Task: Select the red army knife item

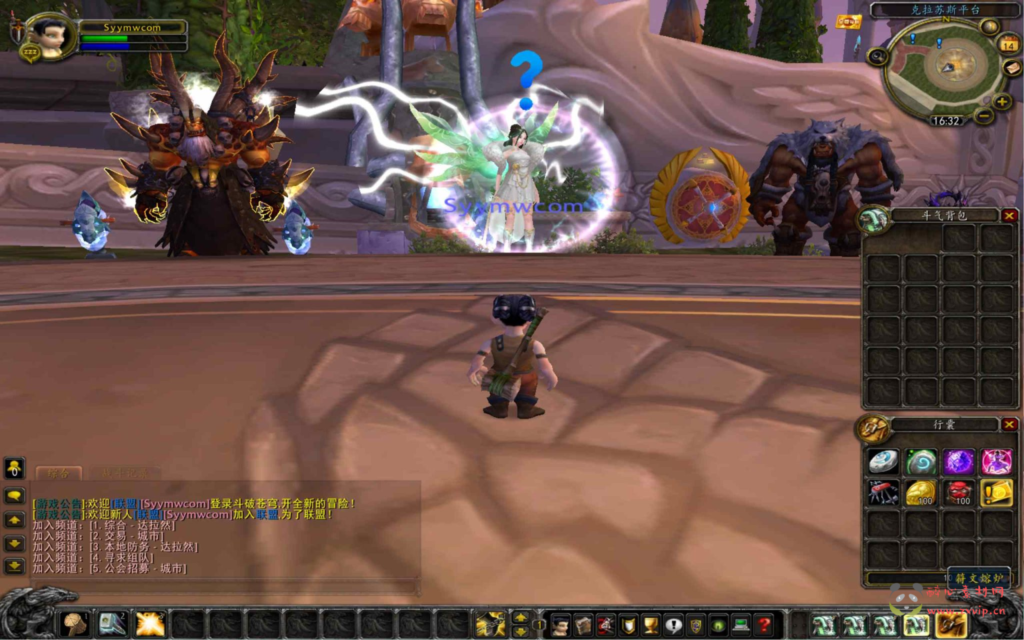Action: [x=882, y=492]
